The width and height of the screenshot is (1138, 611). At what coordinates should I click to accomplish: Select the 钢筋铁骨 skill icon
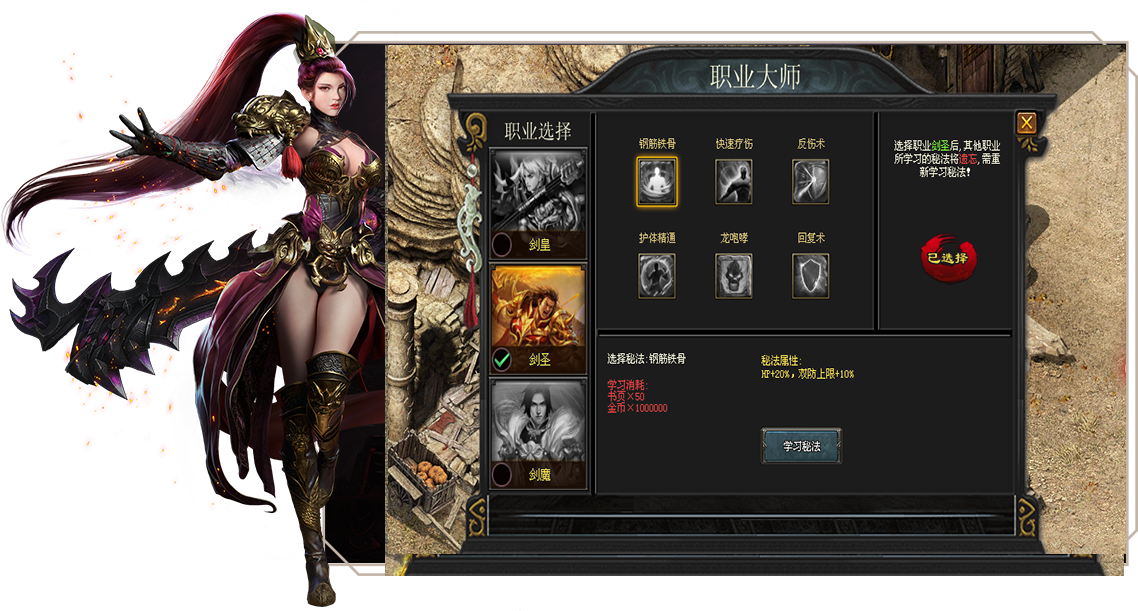[657, 181]
